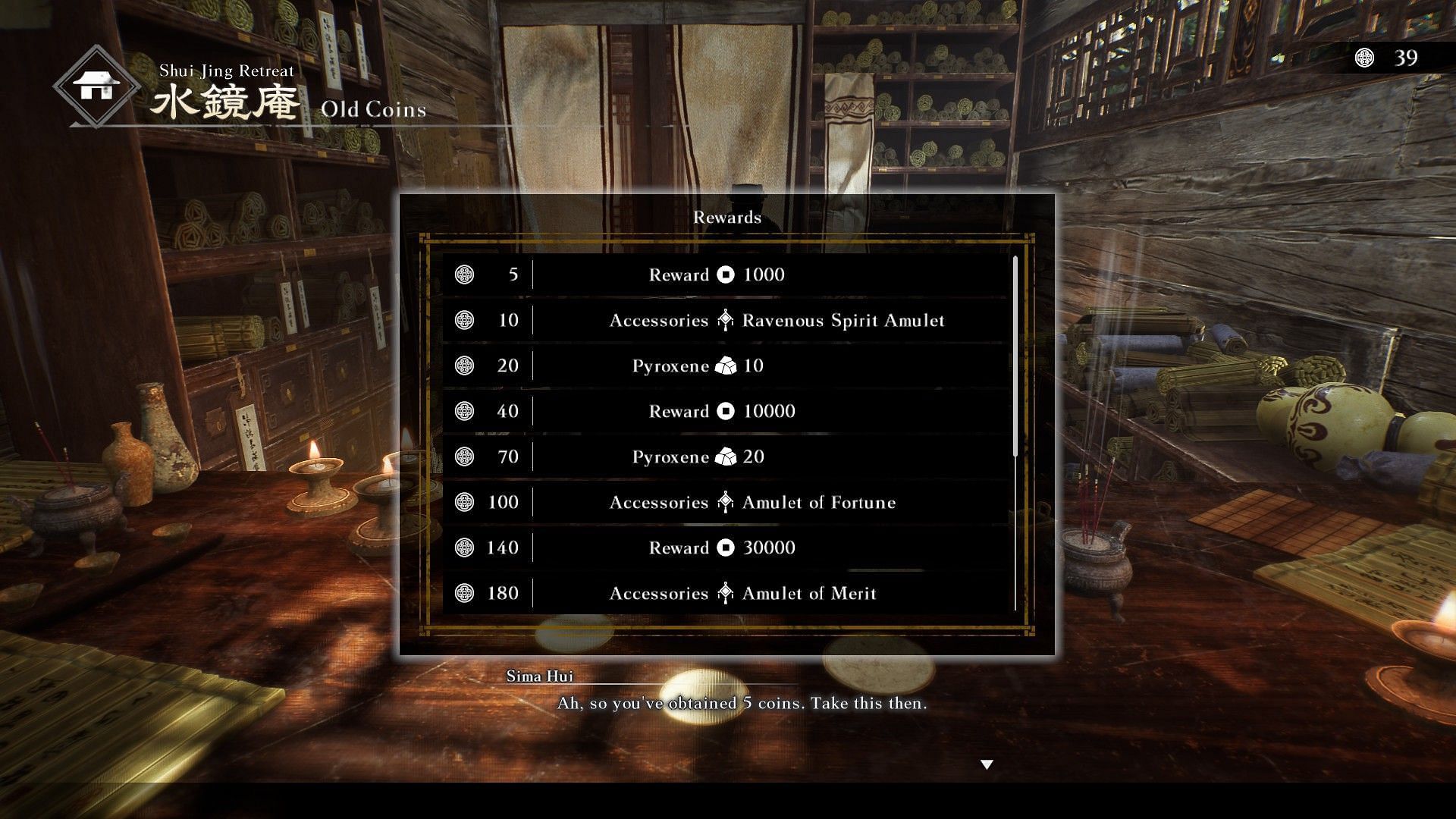The height and width of the screenshot is (819, 1456).
Task: Select the Pyroxene 20 reward row
Action: (726, 457)
